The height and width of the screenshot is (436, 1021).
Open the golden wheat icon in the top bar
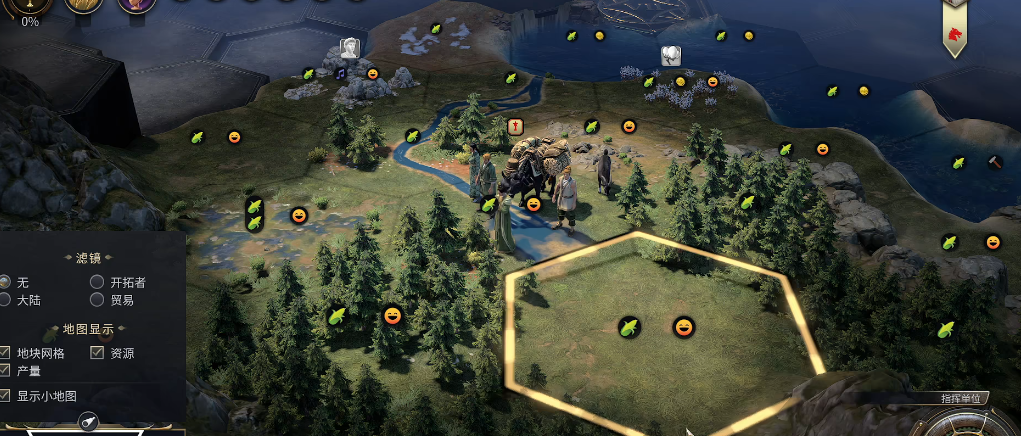[x=84, y=5]
